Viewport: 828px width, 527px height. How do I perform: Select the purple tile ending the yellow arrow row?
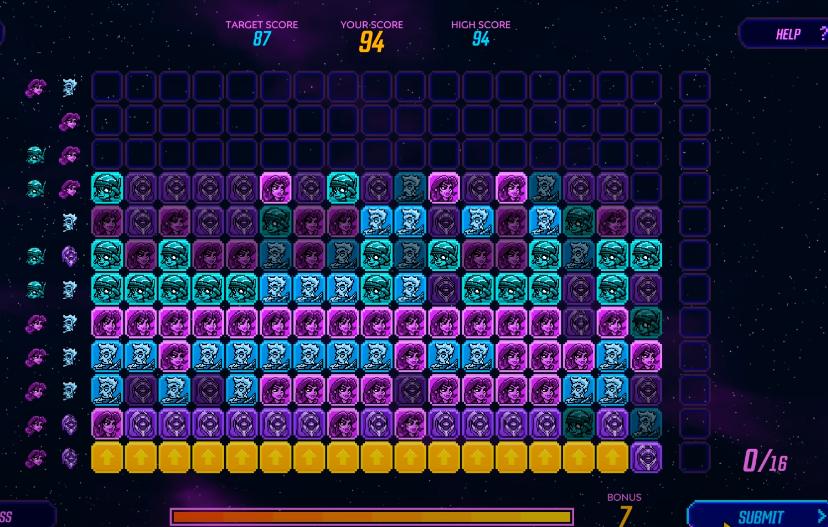pyautogui.click(x=646, y=458)
